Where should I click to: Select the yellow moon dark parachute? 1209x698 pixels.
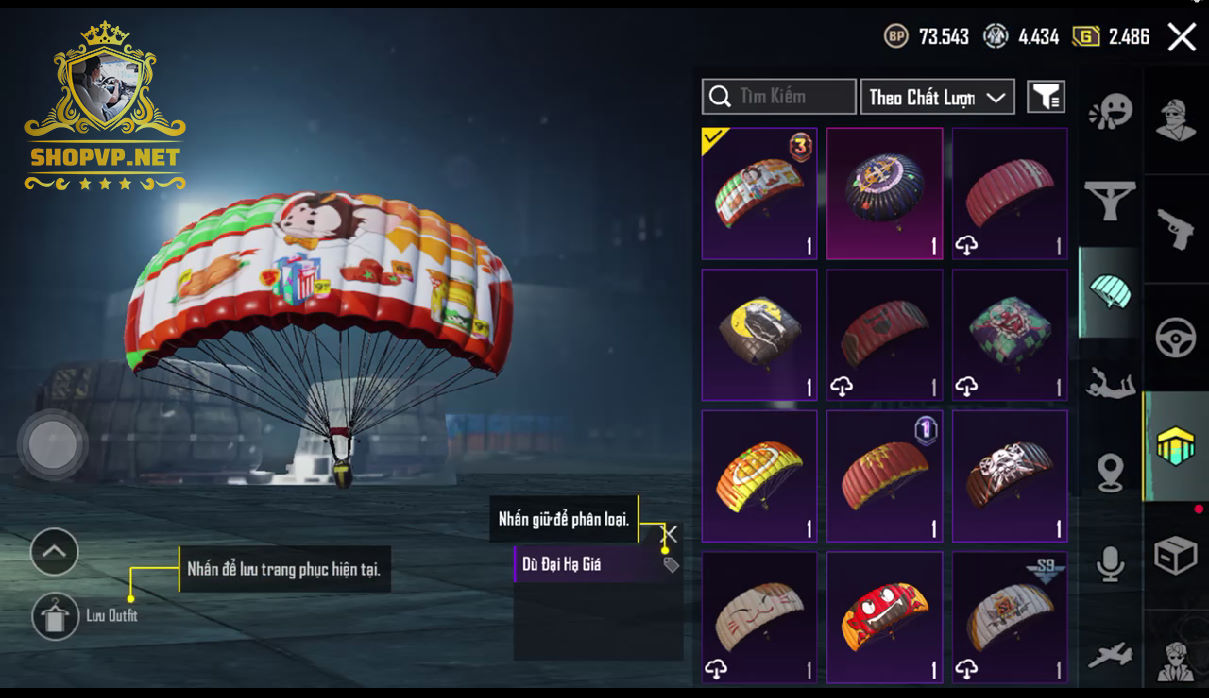coord(759,334)
